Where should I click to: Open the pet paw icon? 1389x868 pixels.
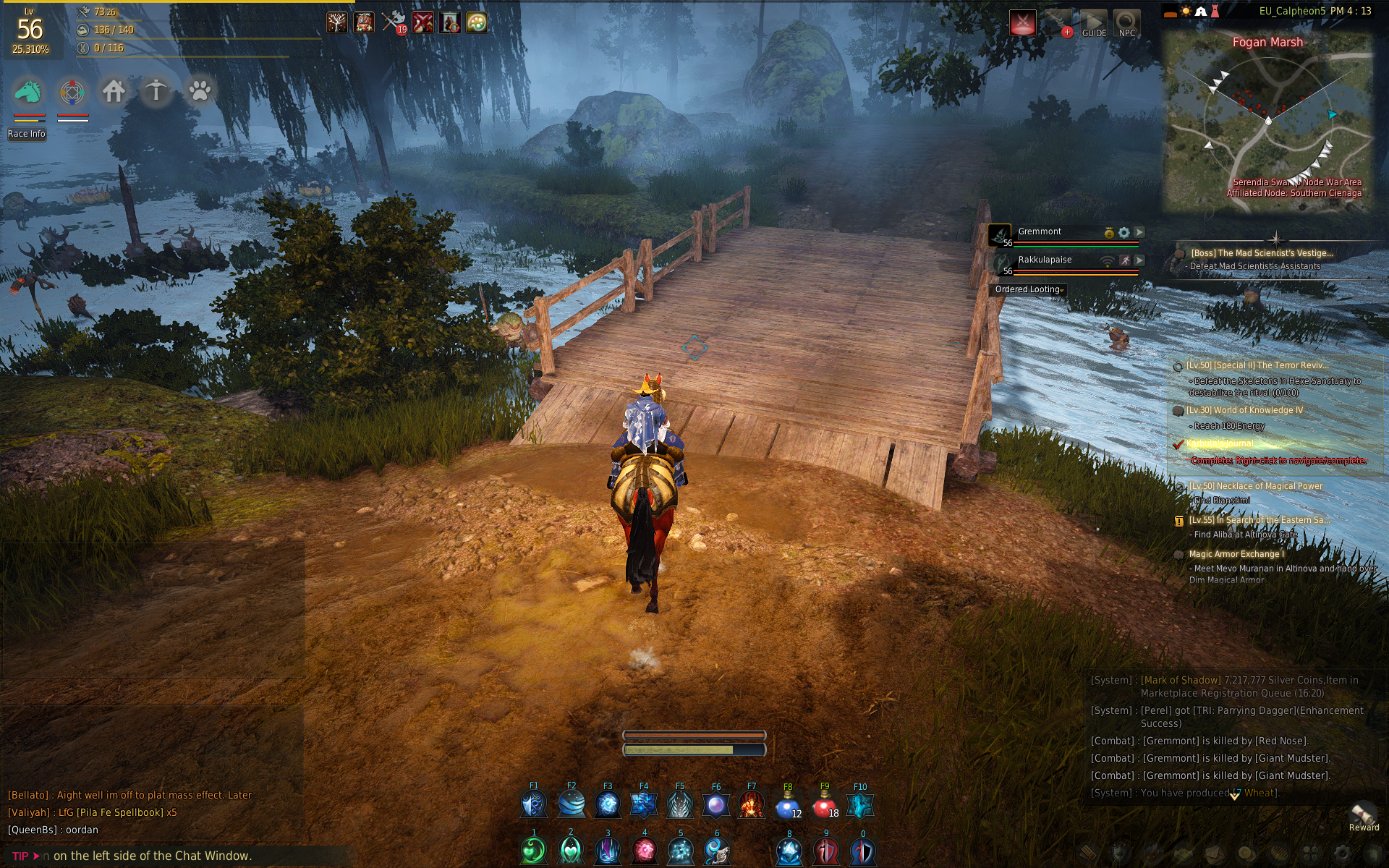[x=200, y=92]
